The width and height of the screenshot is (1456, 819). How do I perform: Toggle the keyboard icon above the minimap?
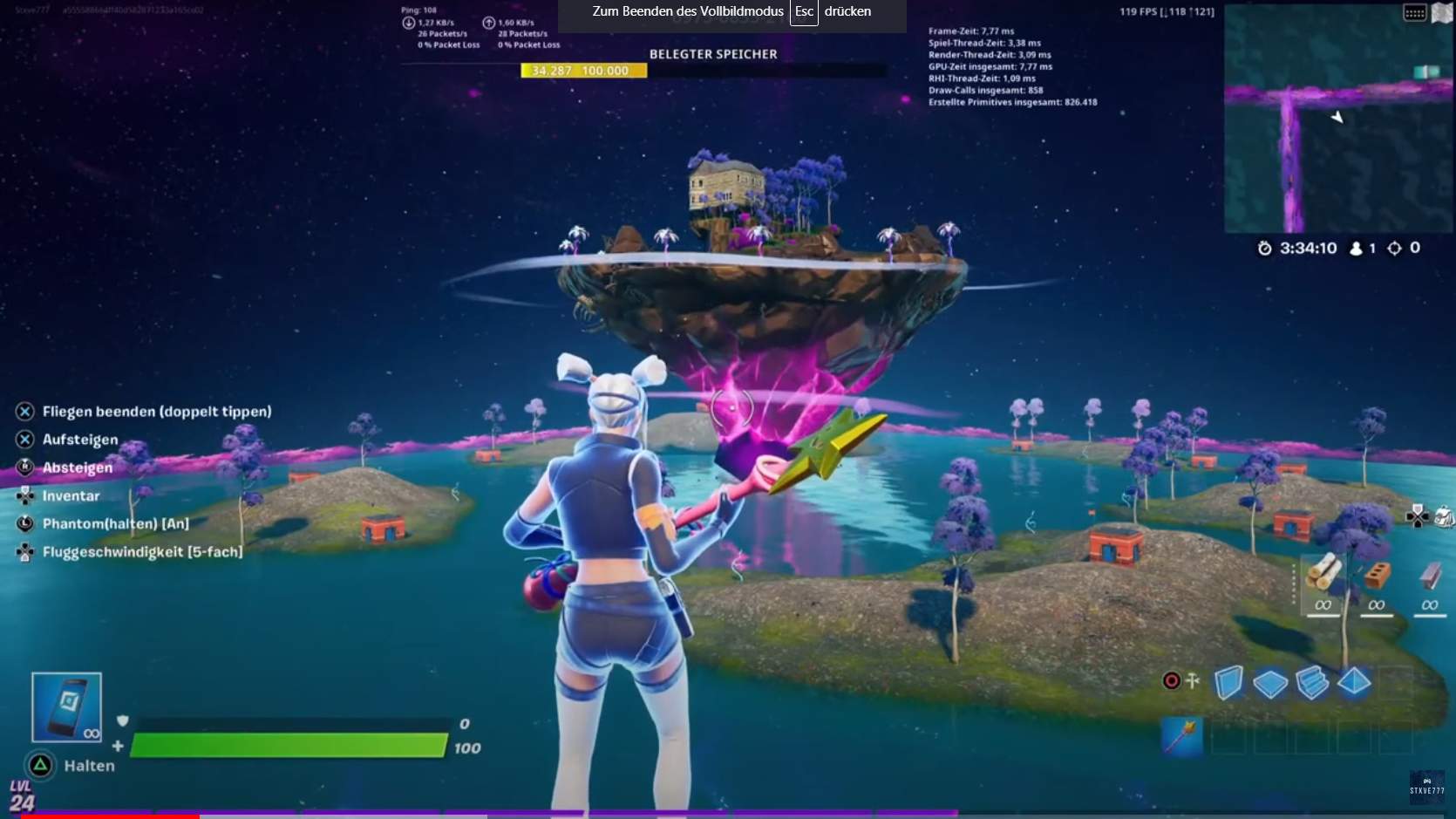1414,13
